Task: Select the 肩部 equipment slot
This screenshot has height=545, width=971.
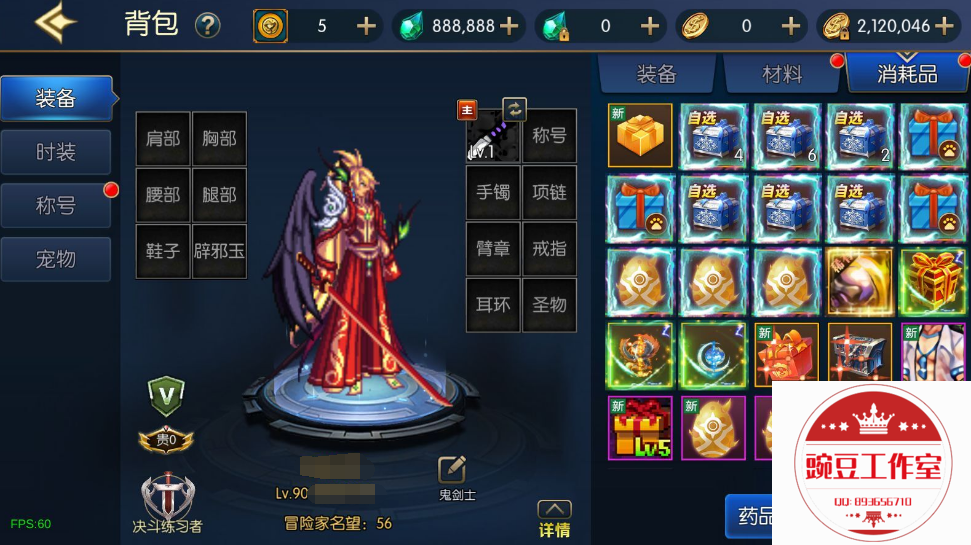Action: pos(163,139)
